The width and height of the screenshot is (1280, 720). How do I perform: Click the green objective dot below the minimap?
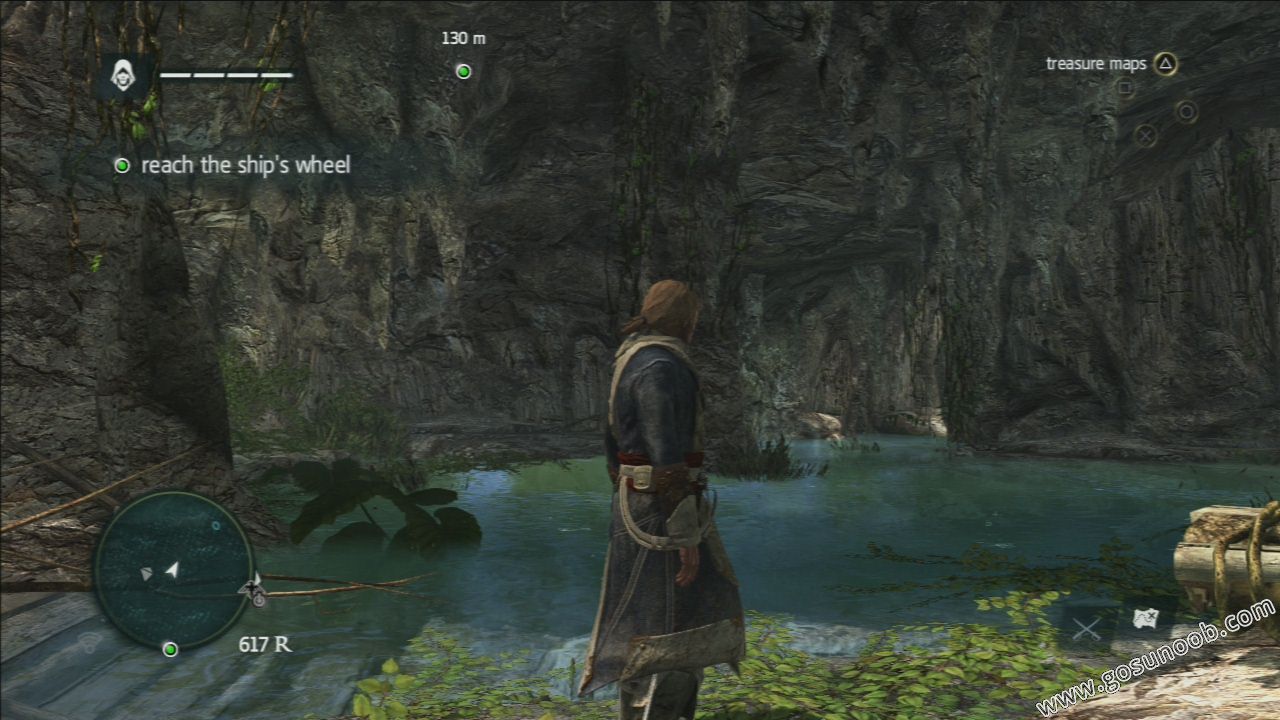coord(170,650)
